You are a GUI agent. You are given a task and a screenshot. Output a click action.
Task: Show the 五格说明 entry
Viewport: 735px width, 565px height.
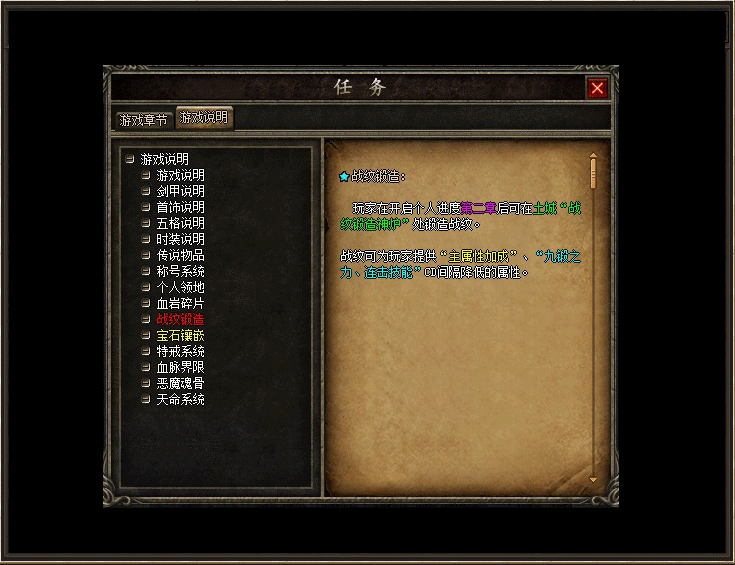click(x=180, y=223)
